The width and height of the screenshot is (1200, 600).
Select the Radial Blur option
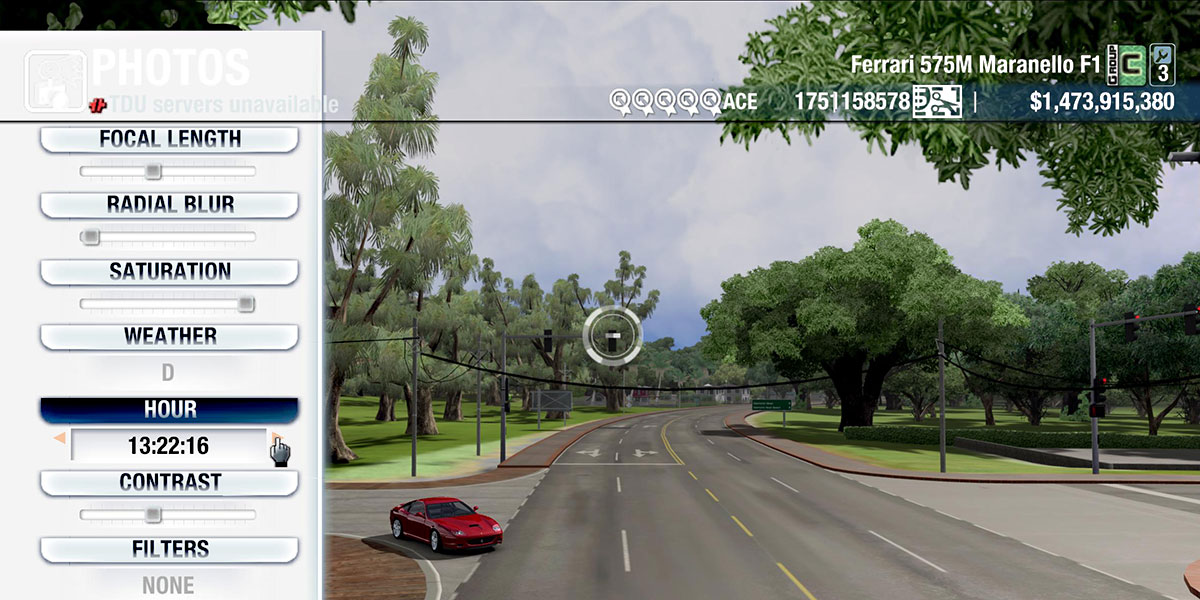tap(169, 204)
